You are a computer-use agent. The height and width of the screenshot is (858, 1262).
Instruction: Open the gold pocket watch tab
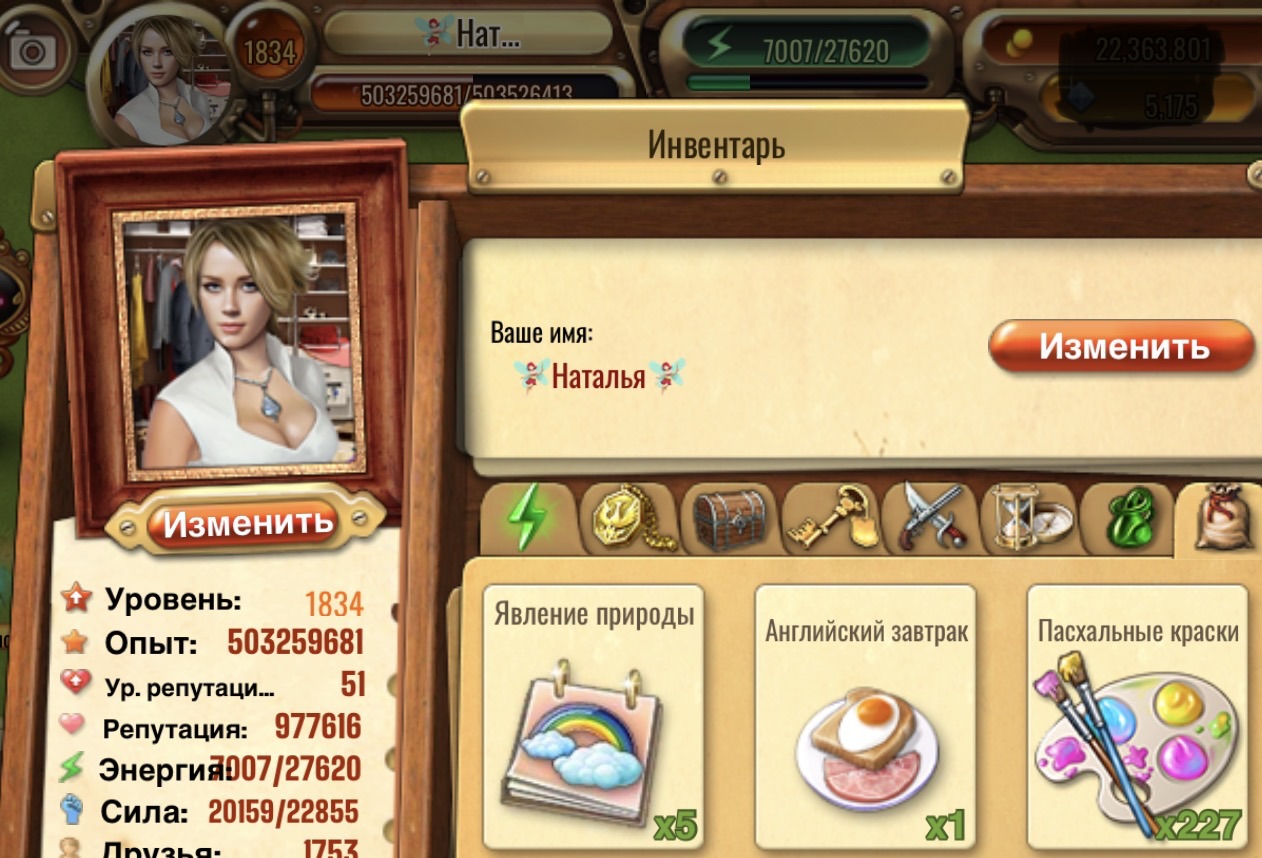coord(629,520)
